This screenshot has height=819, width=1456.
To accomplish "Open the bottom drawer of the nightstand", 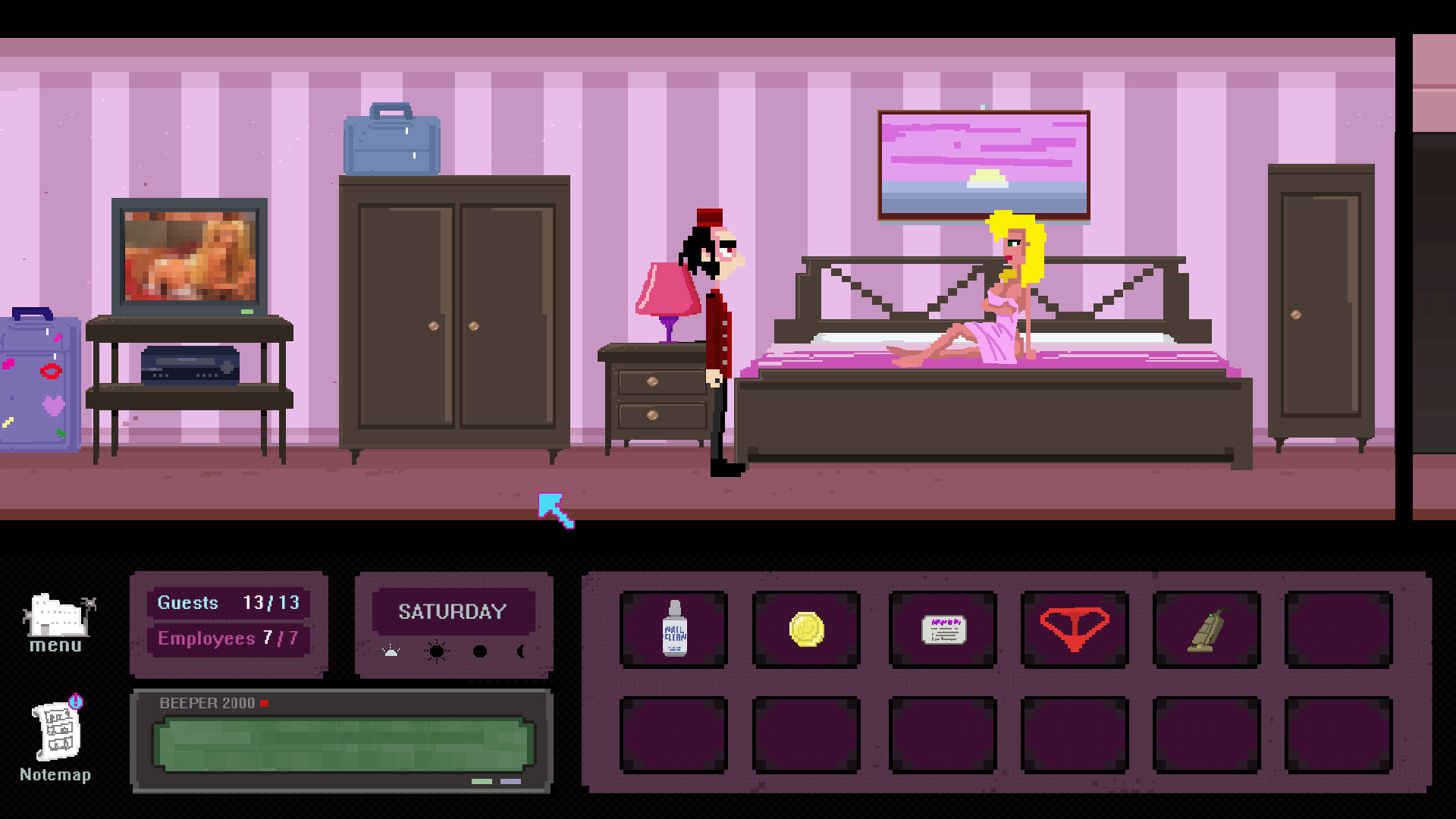I will [x=654, y=416].
